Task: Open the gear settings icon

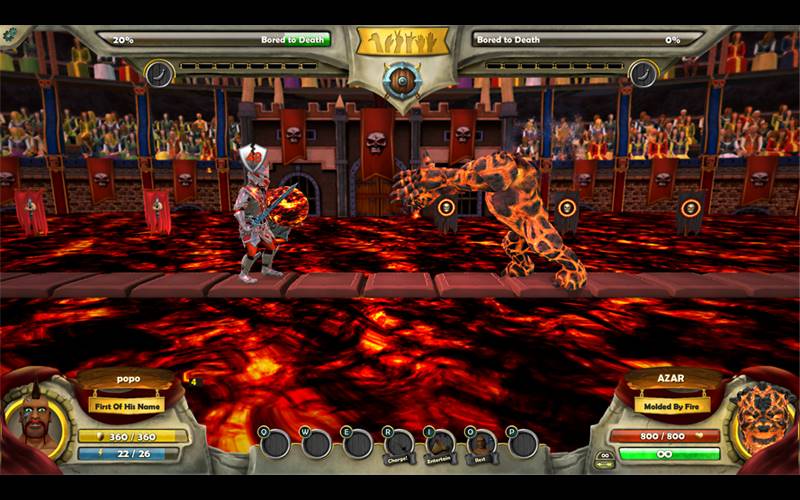Action: pos(10,34)
